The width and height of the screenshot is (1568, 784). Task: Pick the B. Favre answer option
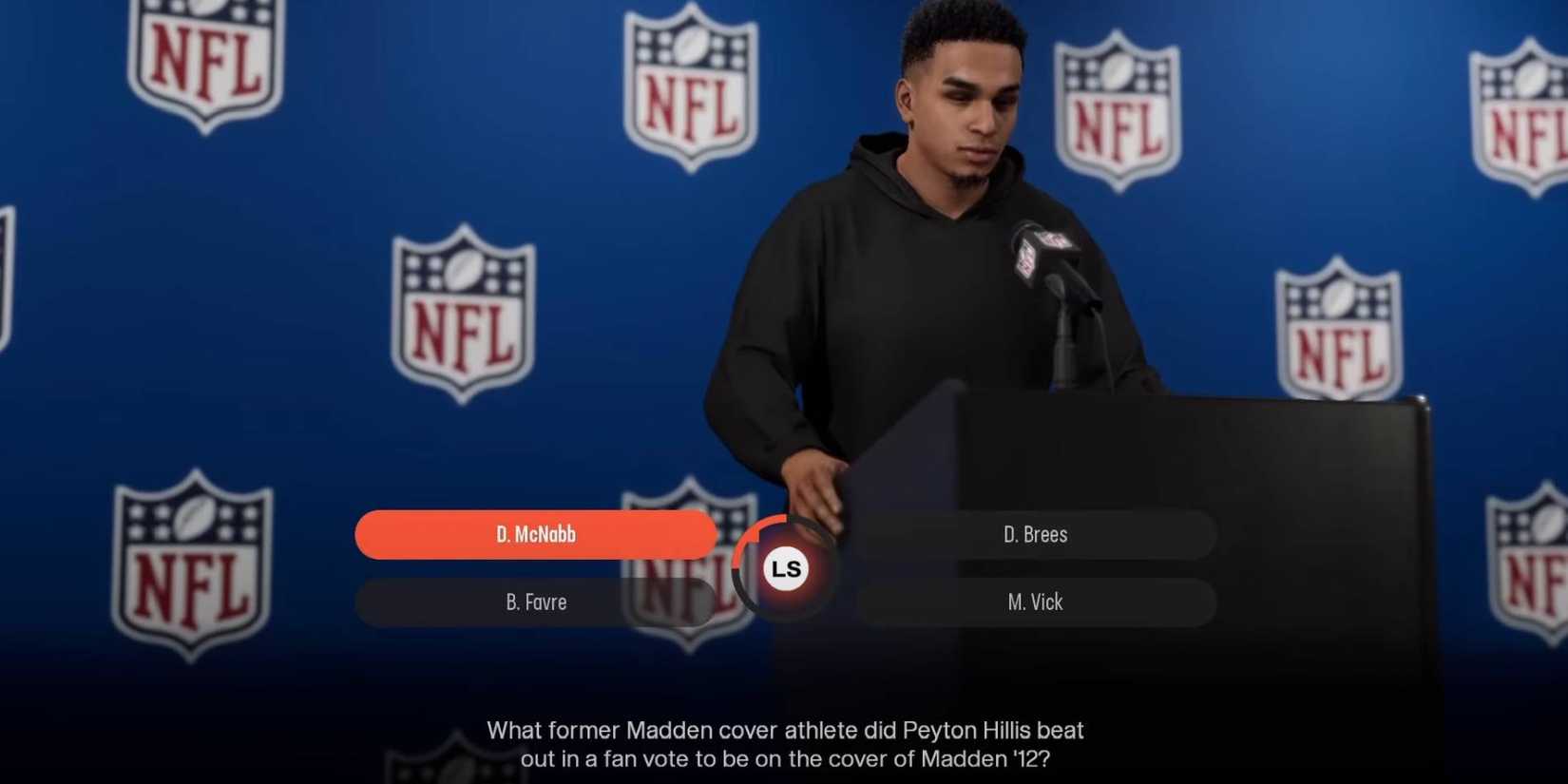[x=535, y=602]
